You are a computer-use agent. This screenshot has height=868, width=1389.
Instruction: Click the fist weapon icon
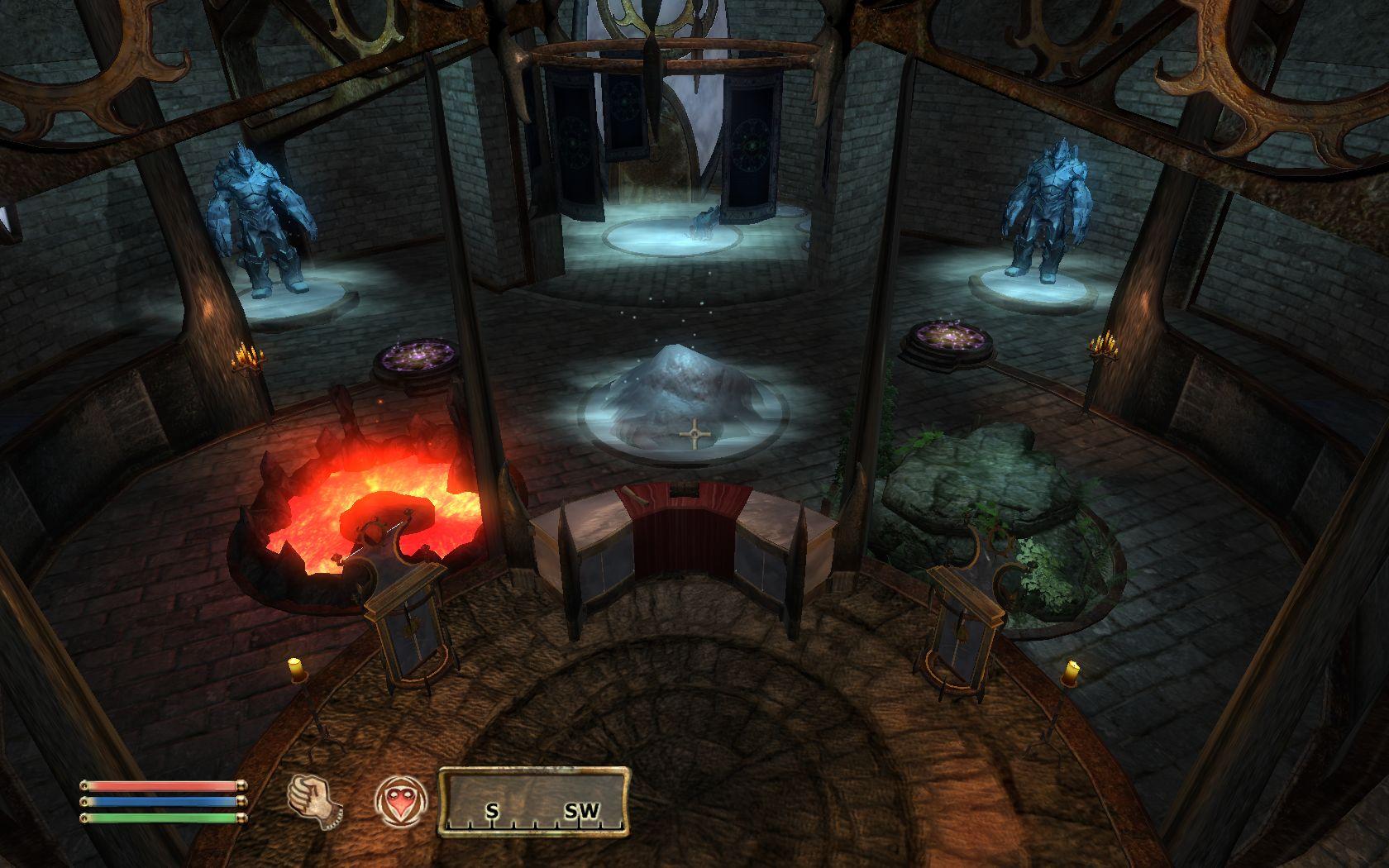click(x=315, y=800)
